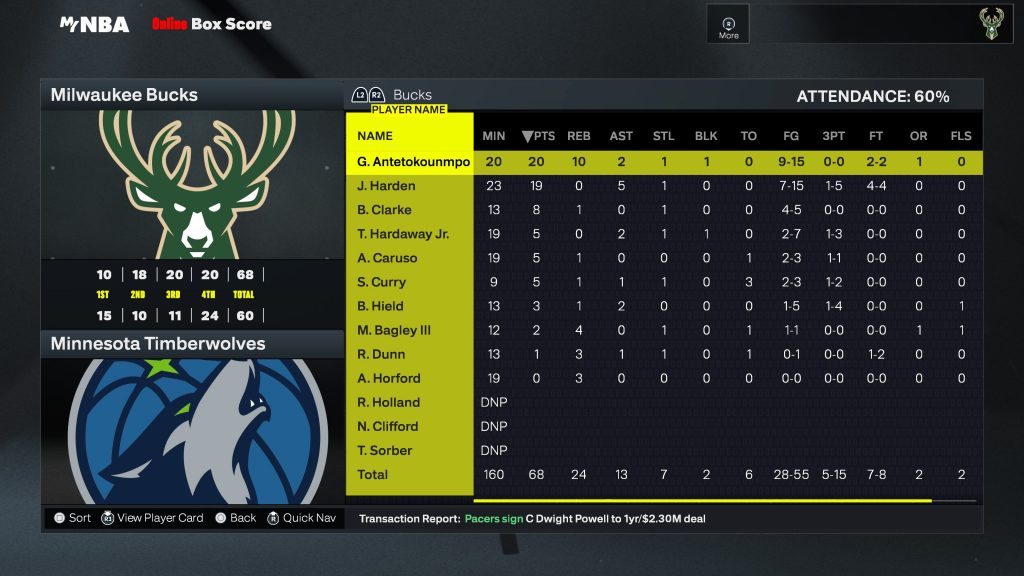Select M. Bagley III's row

click(395, 330)
